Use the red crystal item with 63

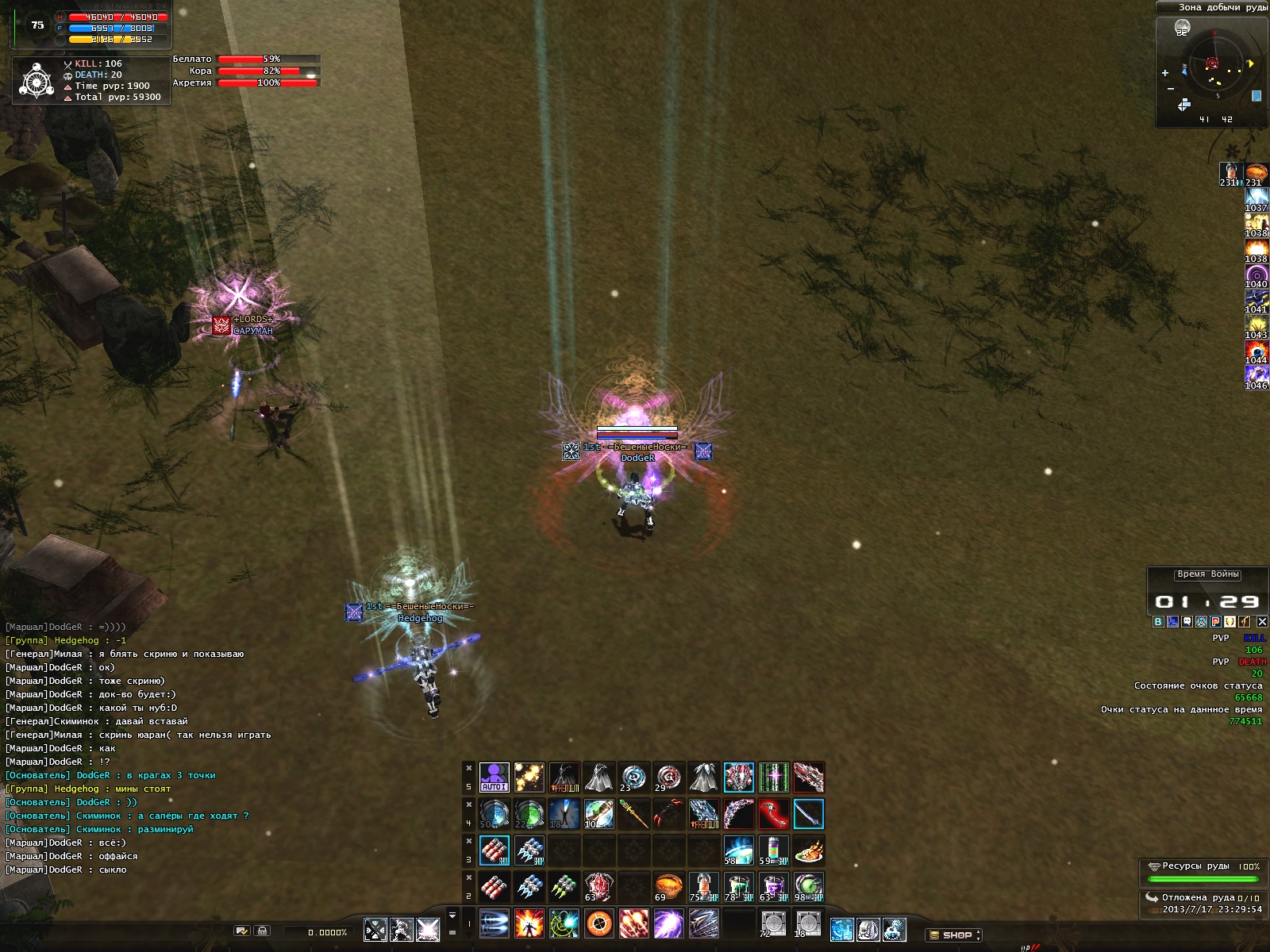coord(598,887)
